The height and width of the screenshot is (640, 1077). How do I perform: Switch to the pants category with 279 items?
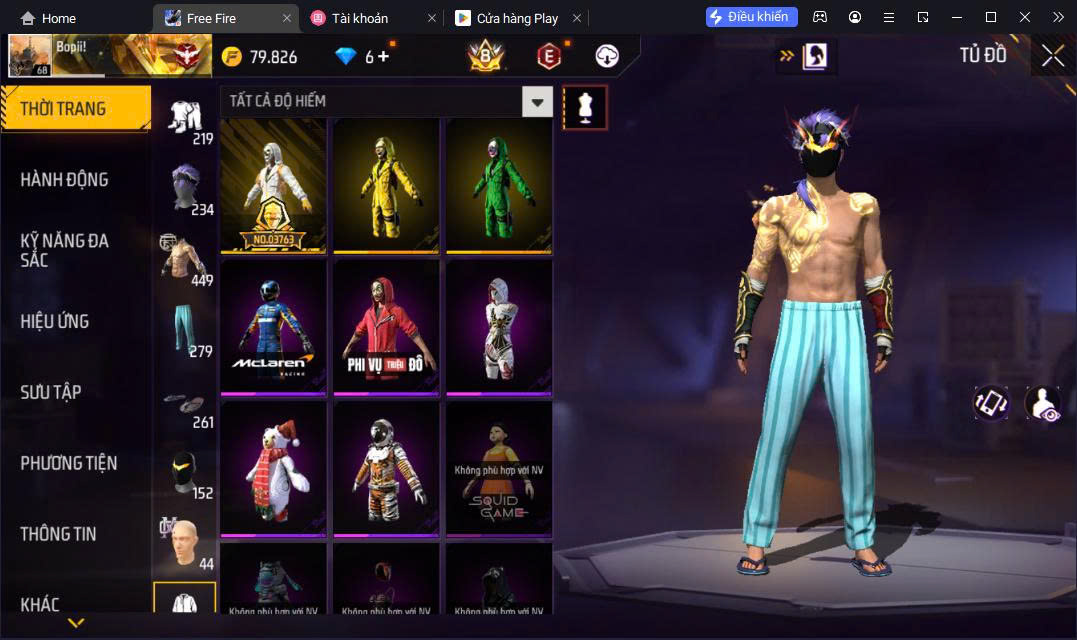point(186,331)
